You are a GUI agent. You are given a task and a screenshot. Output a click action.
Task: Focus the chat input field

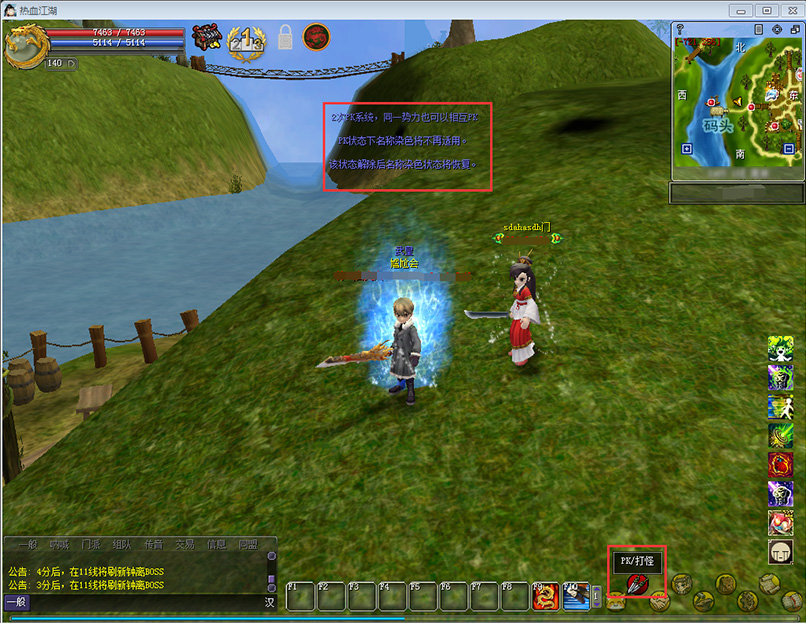pos(140,602)
